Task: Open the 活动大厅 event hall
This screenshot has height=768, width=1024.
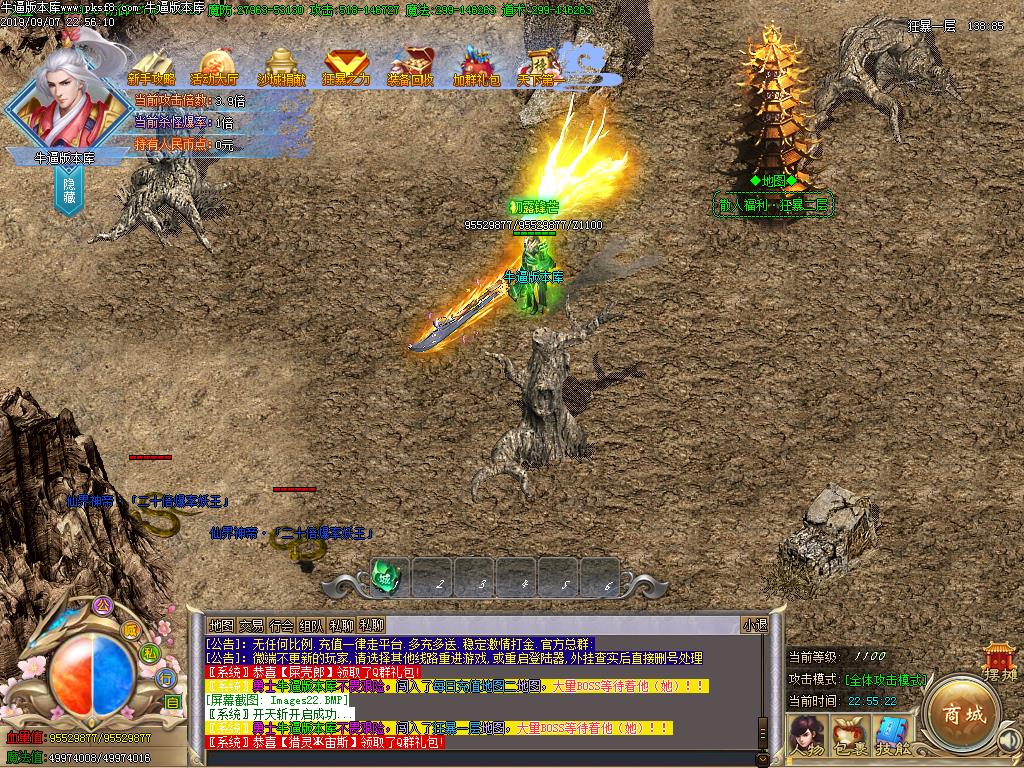Action: pos(215,67)
